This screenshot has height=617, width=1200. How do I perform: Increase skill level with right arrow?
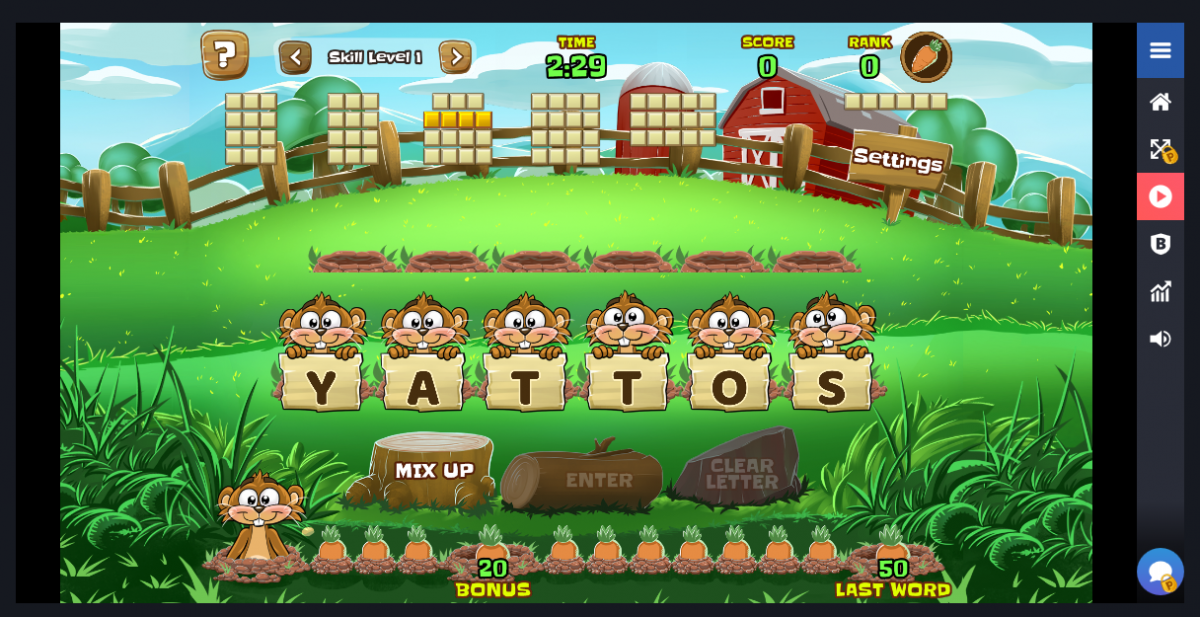tap(455, 57)
